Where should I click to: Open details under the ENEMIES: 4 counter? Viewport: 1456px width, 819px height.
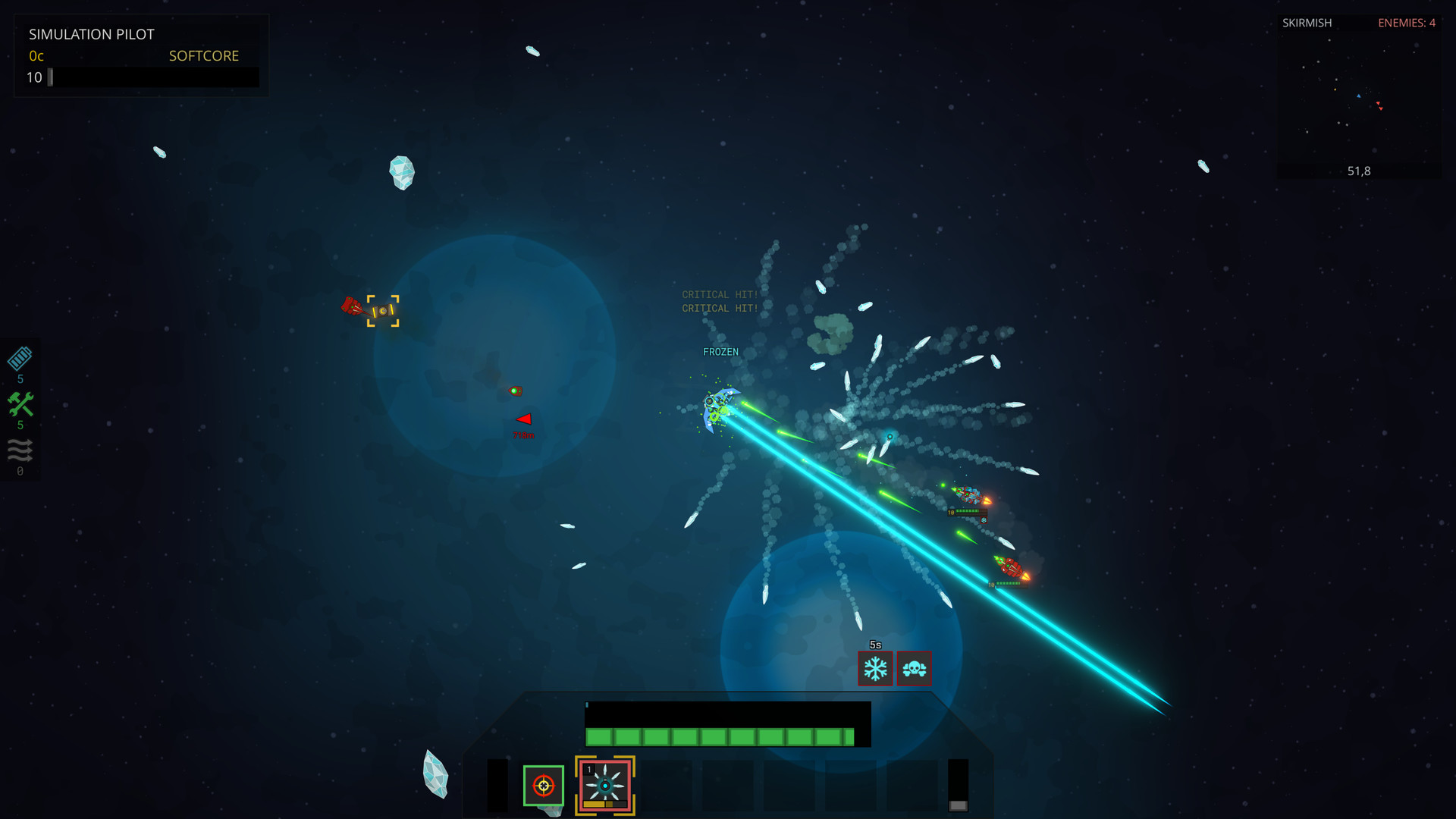1407,23
